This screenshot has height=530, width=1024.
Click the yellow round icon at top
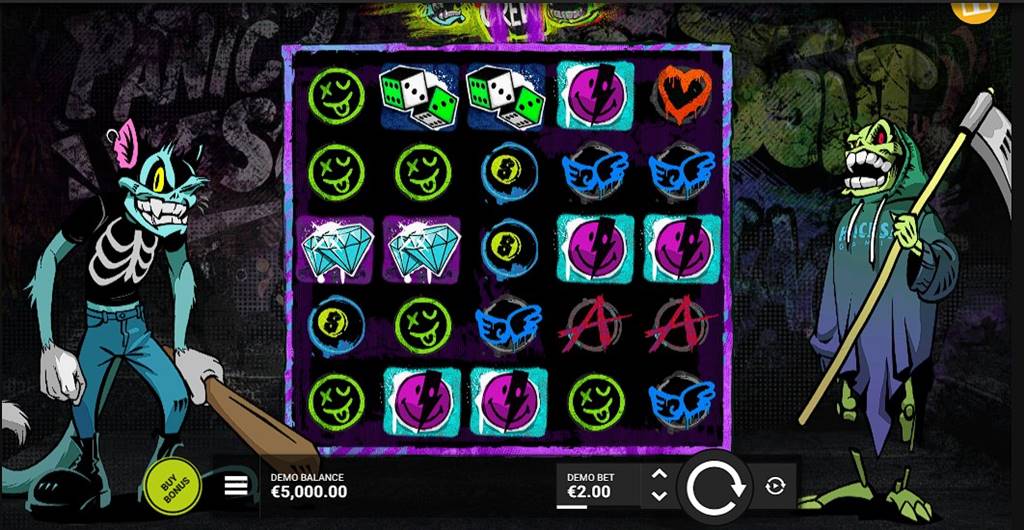pos(968,8)
